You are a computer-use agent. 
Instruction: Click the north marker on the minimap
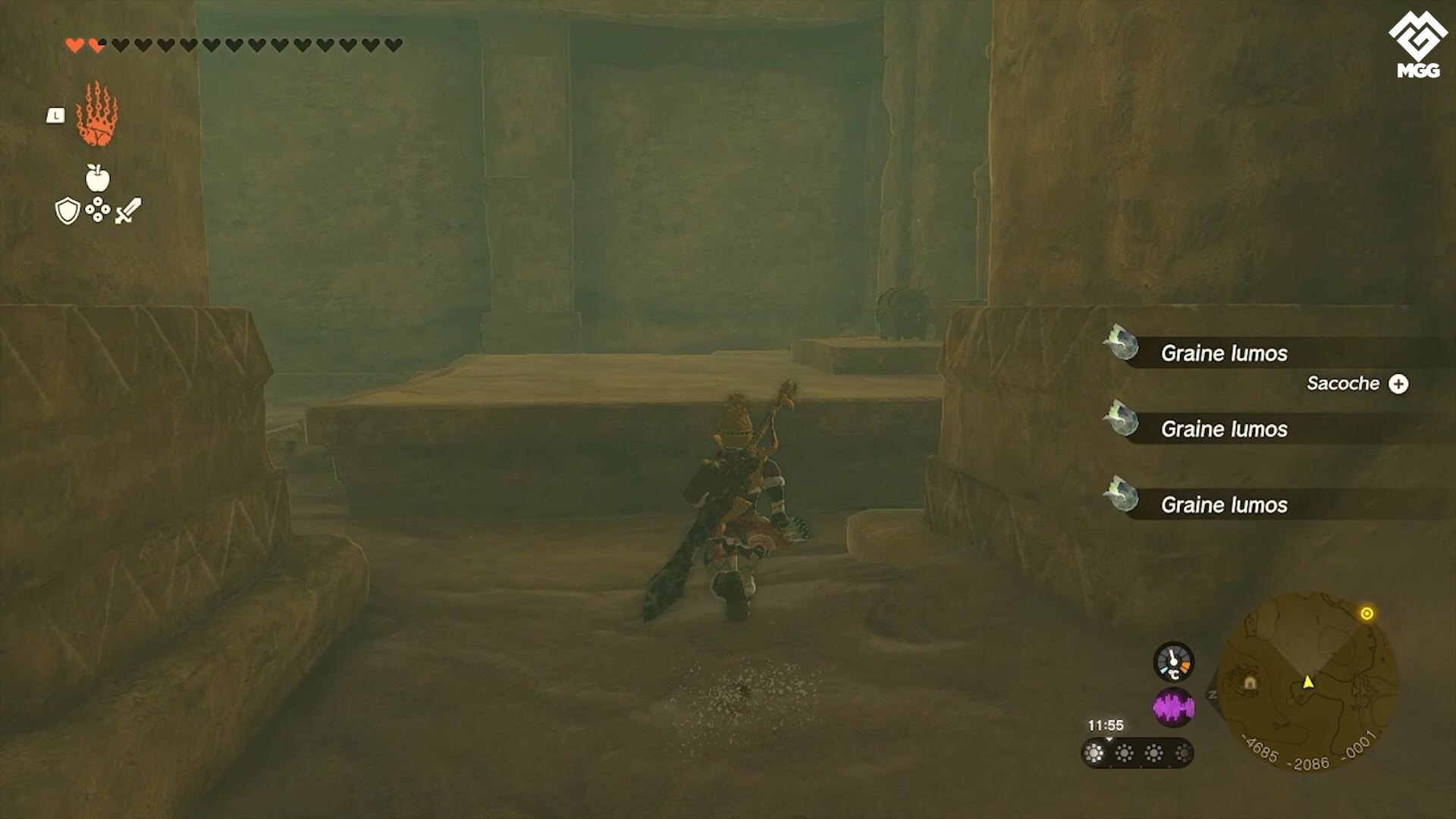pos(1211,694)
